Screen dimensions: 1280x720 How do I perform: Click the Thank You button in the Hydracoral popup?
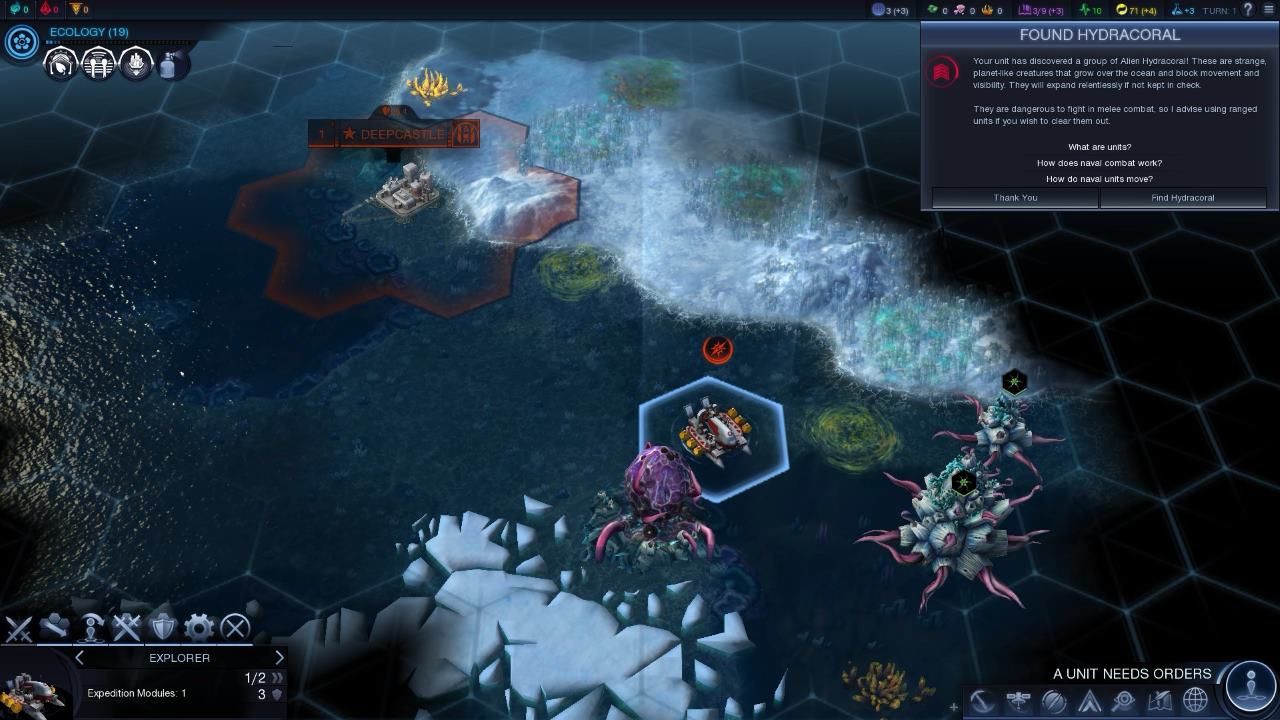click(1014, 197)
